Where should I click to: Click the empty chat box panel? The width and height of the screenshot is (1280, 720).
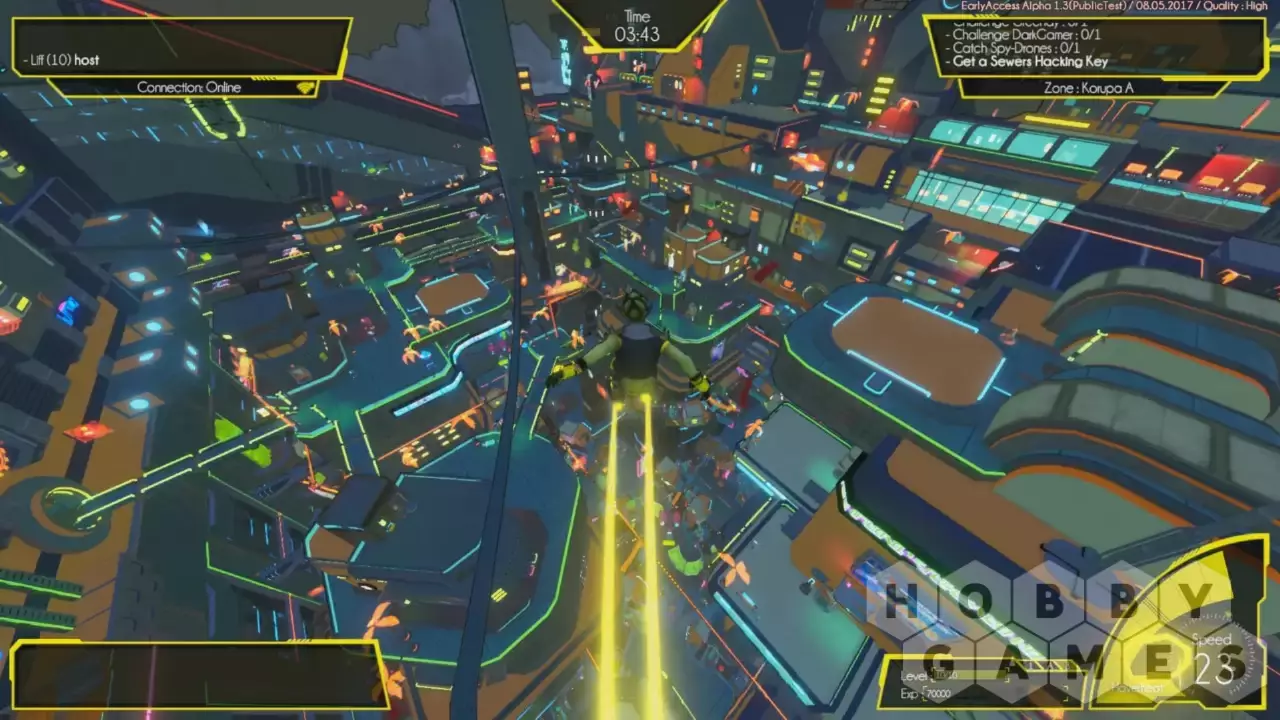[196, 675]
